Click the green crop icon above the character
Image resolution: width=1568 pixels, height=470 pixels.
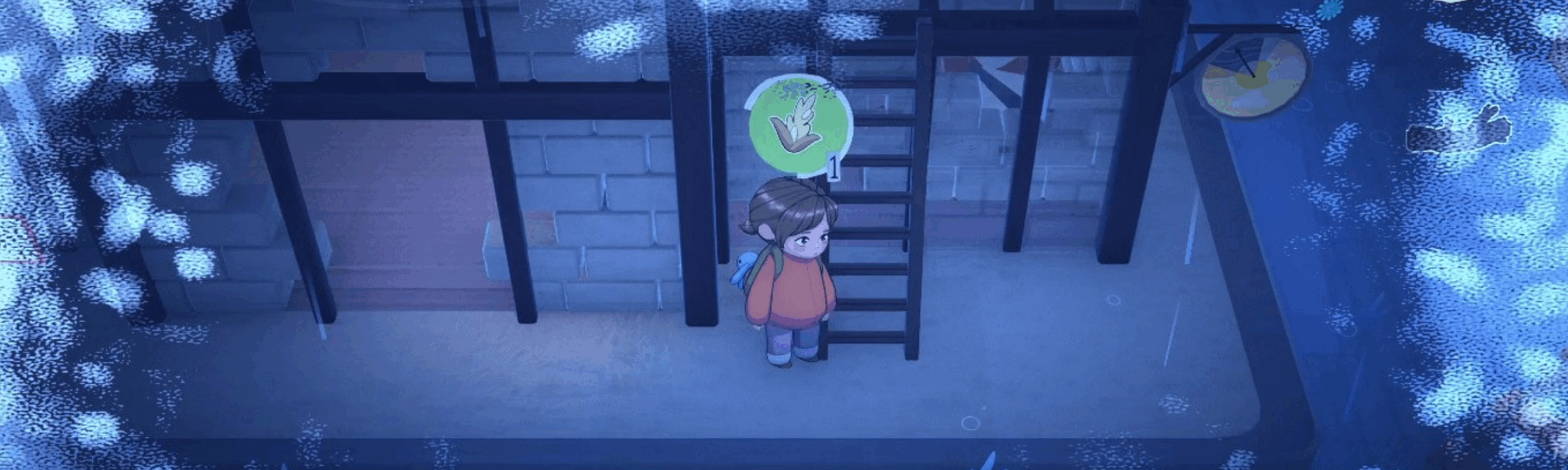coord(799,125)
